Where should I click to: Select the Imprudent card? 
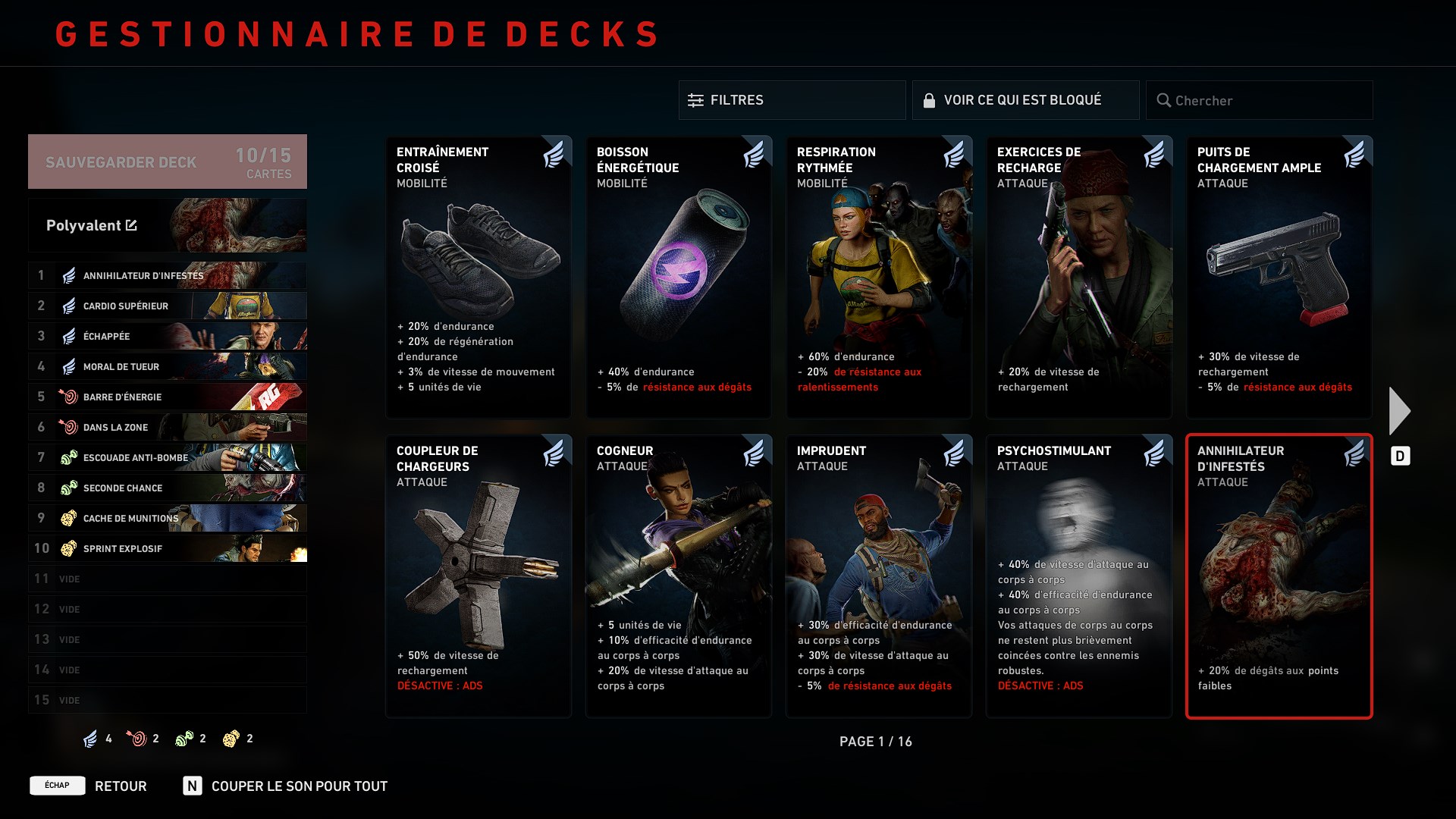click(879, 576)
